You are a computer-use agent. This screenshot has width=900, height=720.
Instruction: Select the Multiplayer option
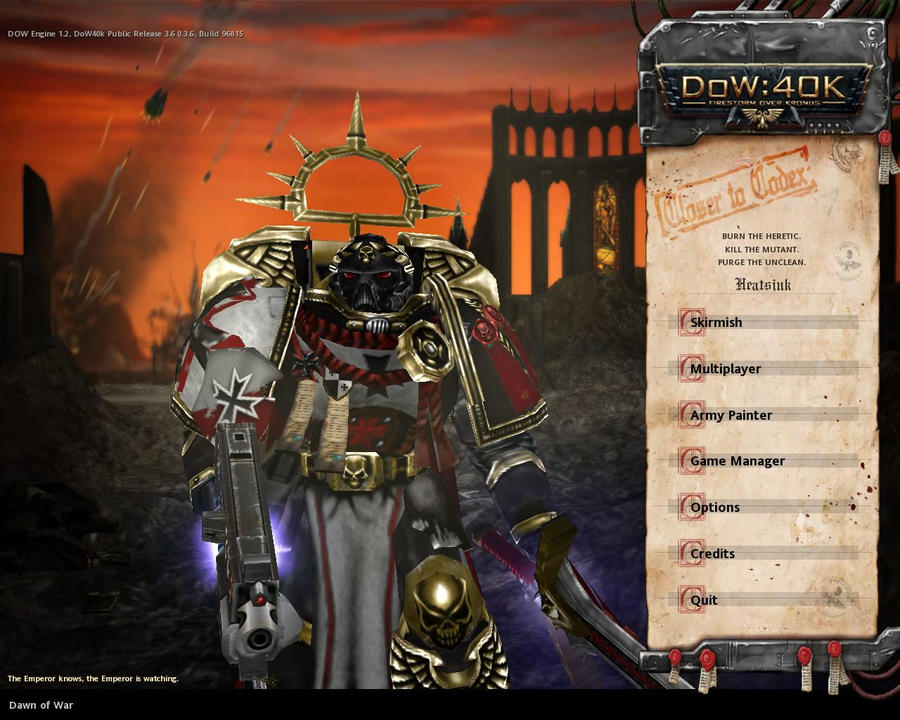coord(725,369)
